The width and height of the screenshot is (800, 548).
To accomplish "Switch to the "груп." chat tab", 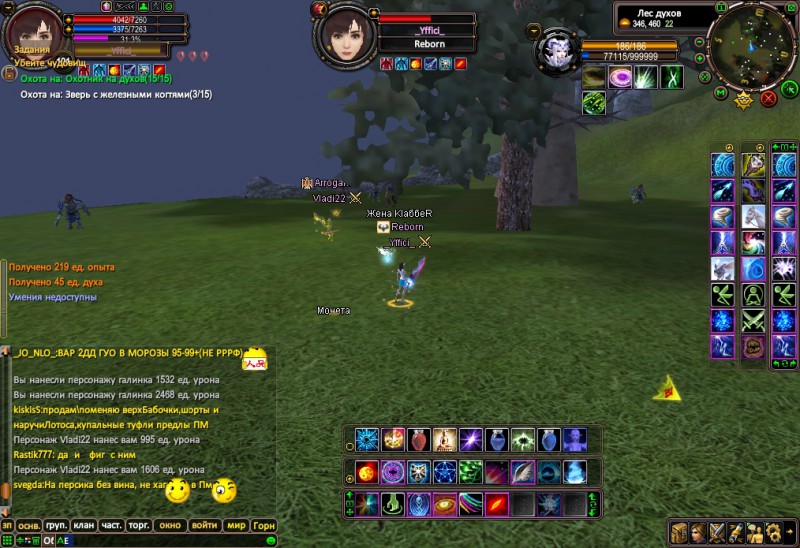I will pos(56,525).
